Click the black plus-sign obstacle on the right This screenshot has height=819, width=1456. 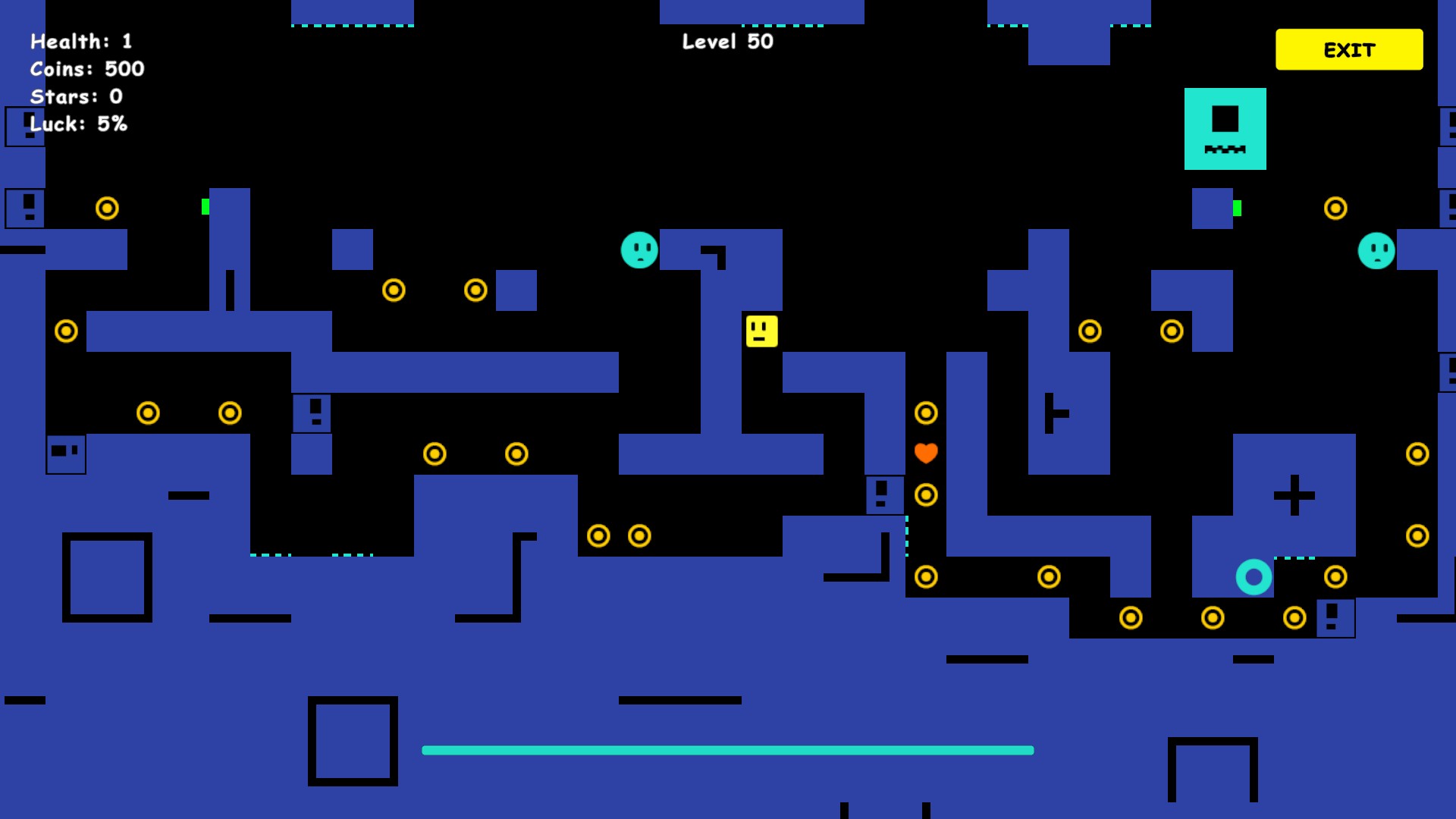(x=1293, y=496)
